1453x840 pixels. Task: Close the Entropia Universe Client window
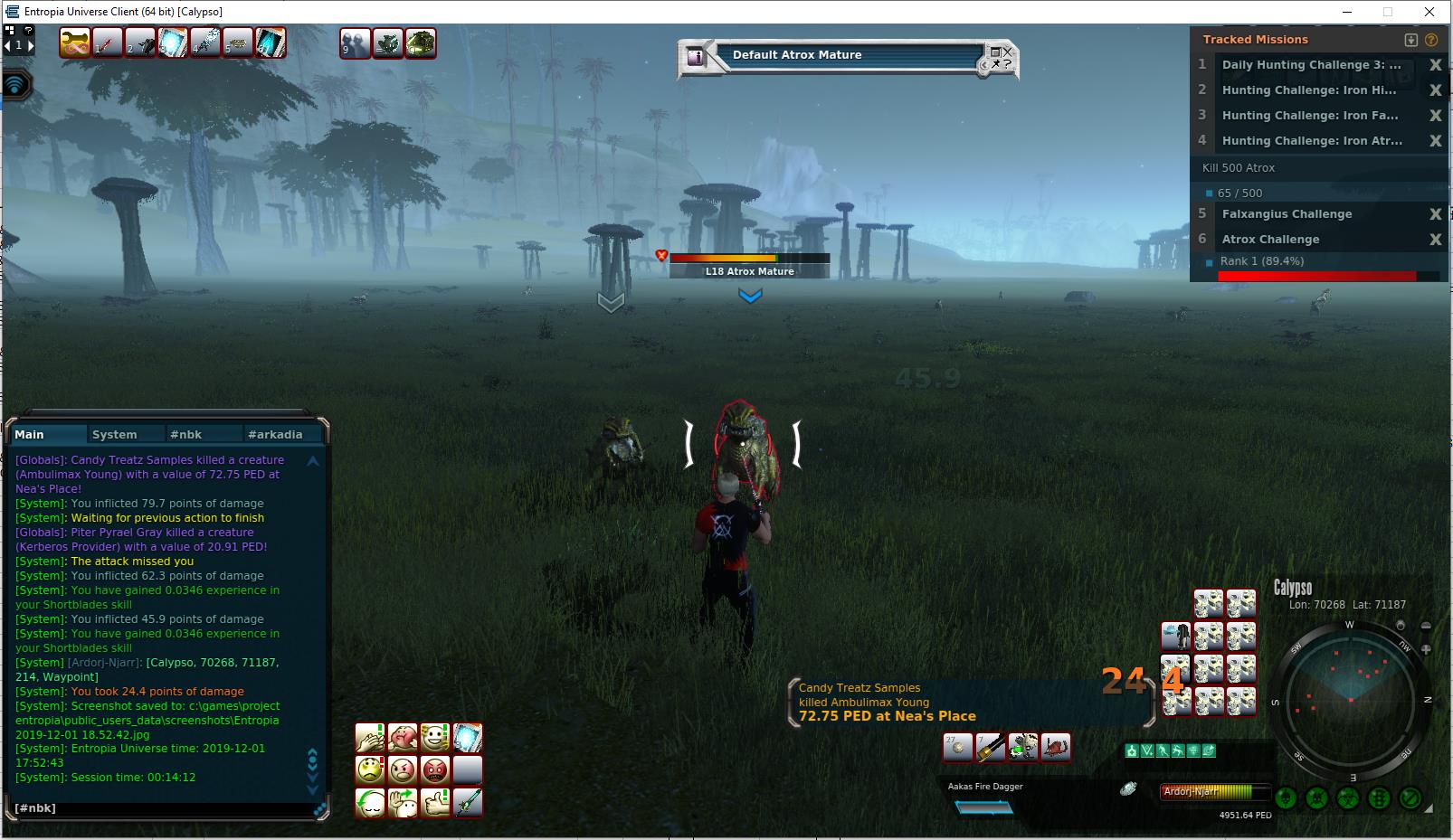[1429, 12]
